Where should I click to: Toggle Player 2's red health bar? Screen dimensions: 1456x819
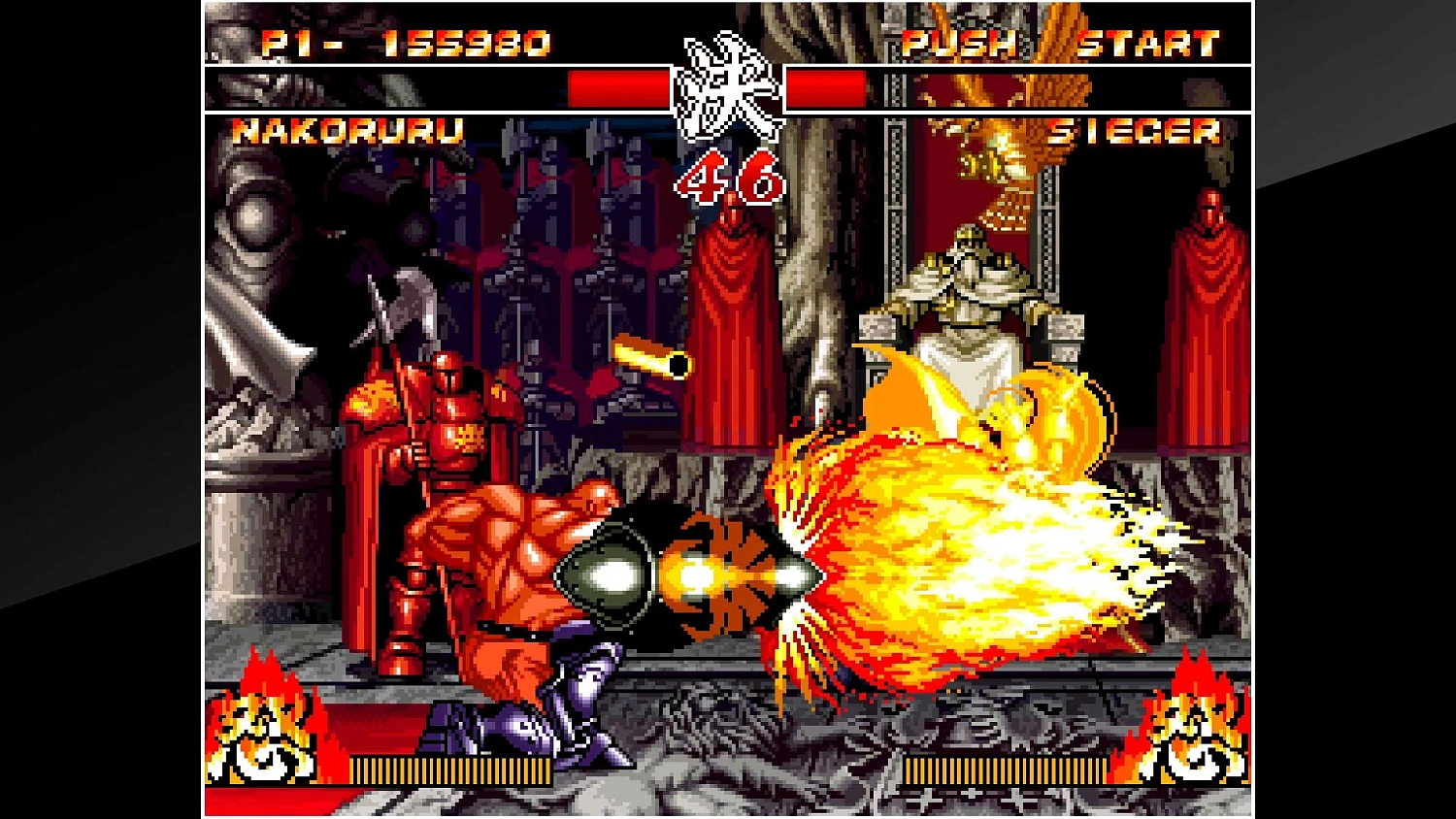coord(830,87)
